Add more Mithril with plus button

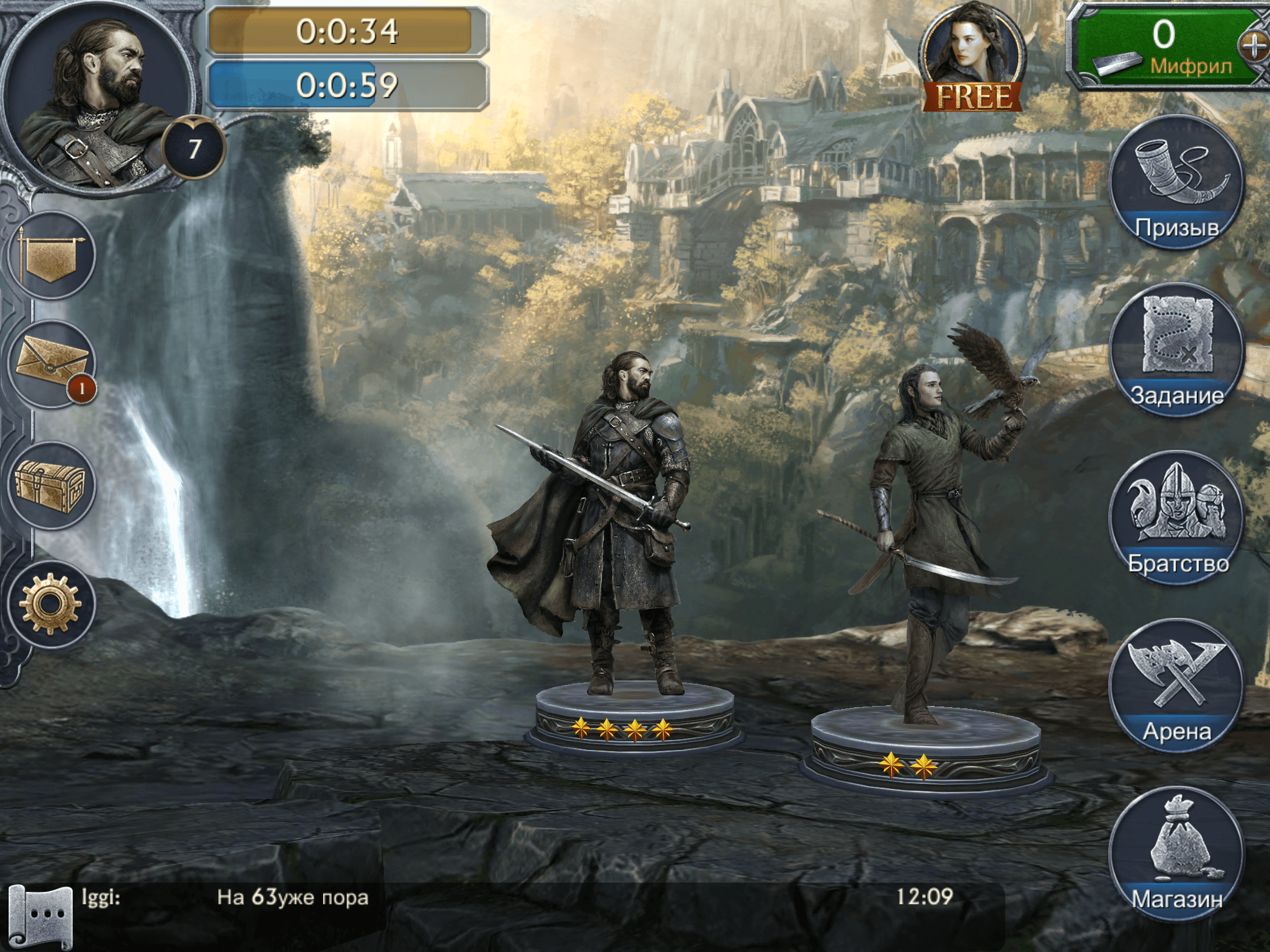(x=1254, y=46)
